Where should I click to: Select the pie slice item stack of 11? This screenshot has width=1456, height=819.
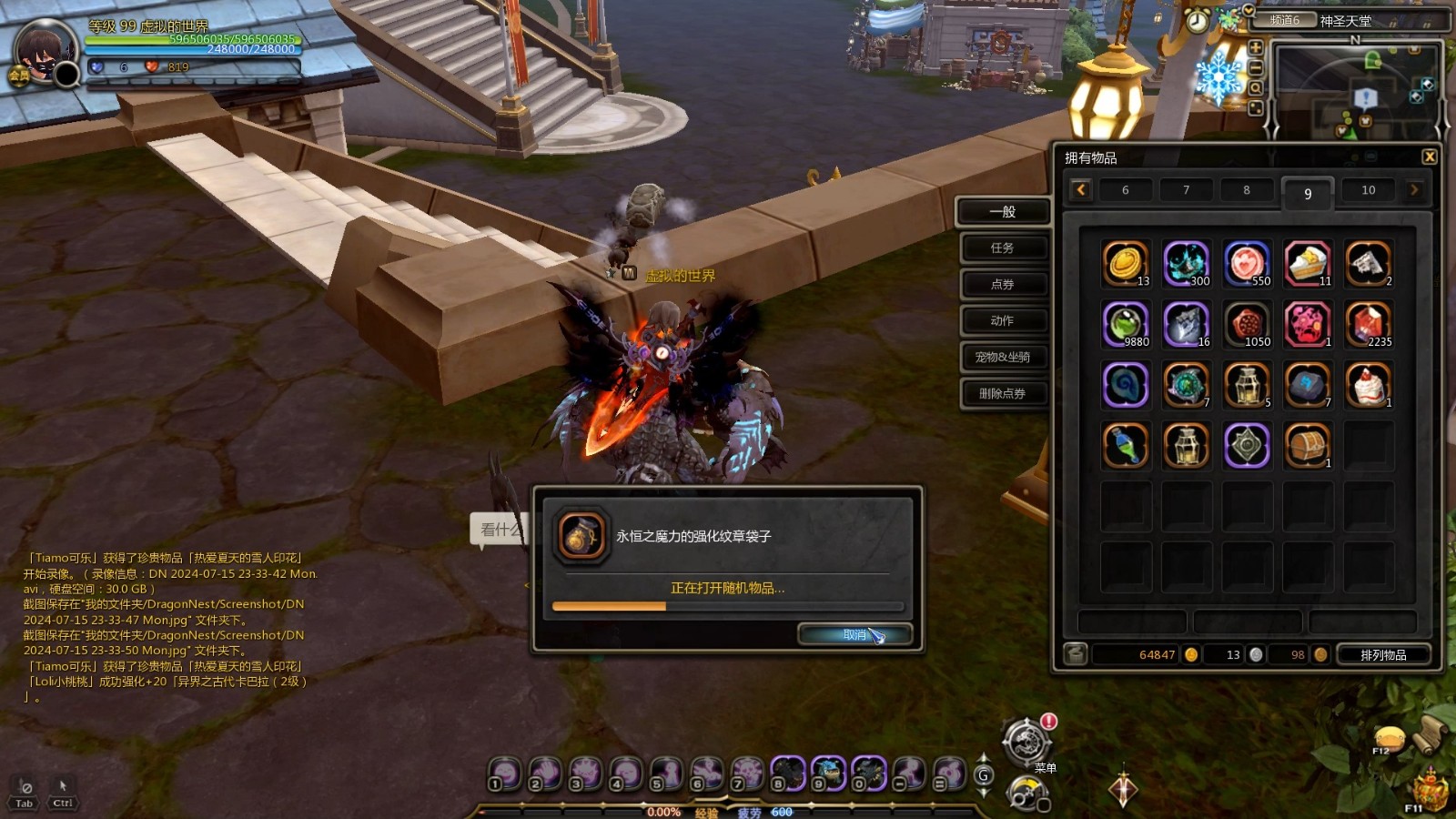pyautogui.click(x=1308, y=263)
